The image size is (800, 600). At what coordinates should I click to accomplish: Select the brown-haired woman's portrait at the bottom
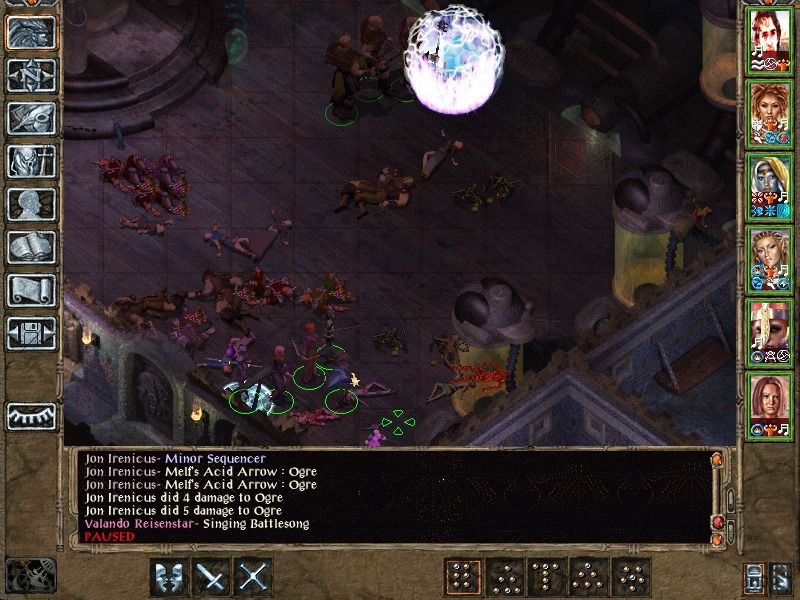point(770,401)
